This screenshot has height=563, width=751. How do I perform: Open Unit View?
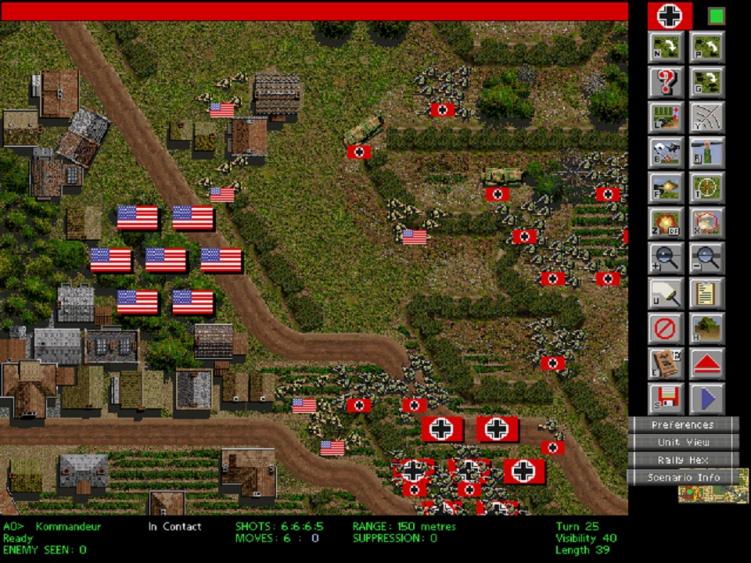683,442
